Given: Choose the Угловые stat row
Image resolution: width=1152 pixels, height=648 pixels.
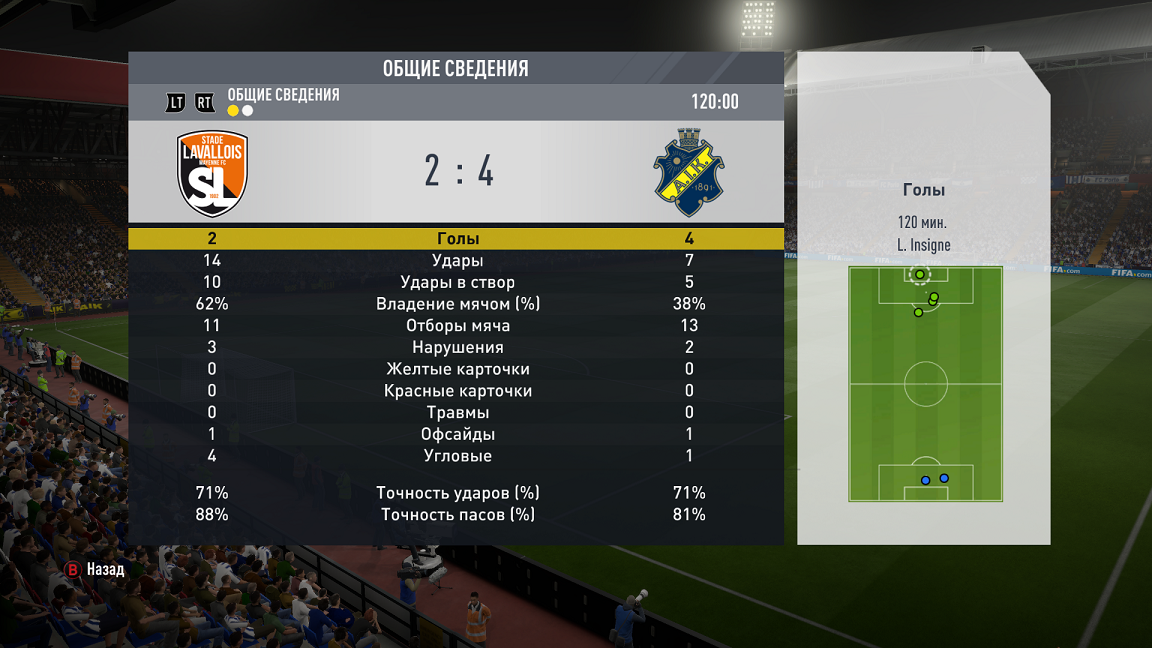Looking at the screenshot, I should click(457, 456).
